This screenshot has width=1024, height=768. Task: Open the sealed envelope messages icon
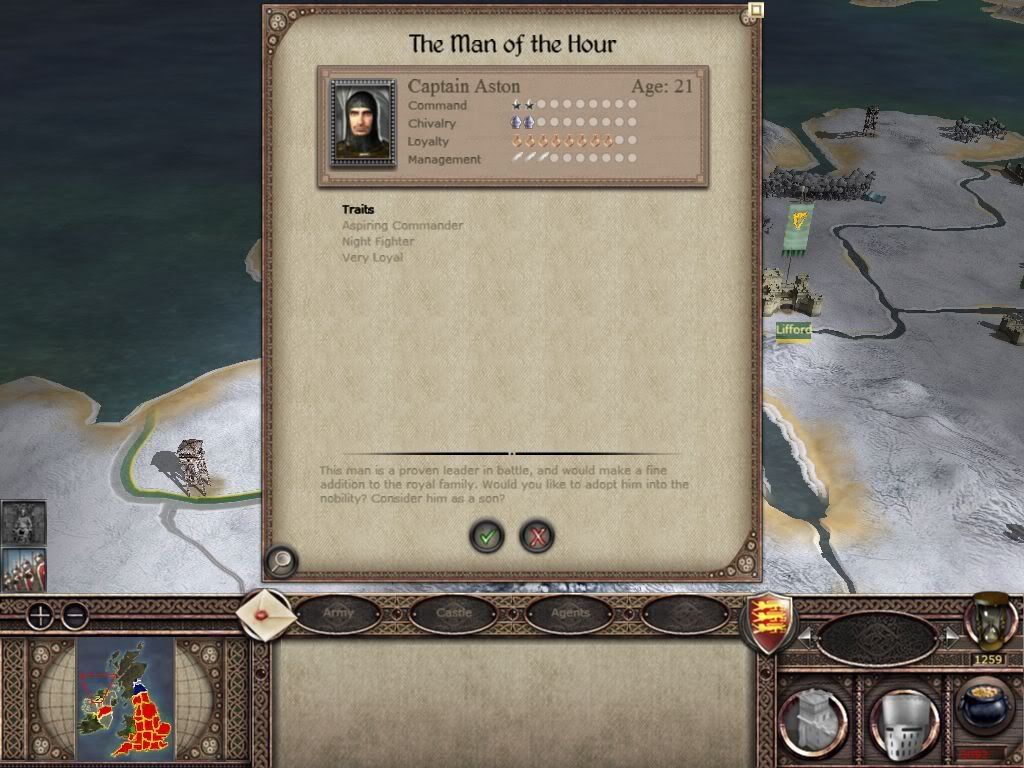pyautogui.click(x=266, y=615)
